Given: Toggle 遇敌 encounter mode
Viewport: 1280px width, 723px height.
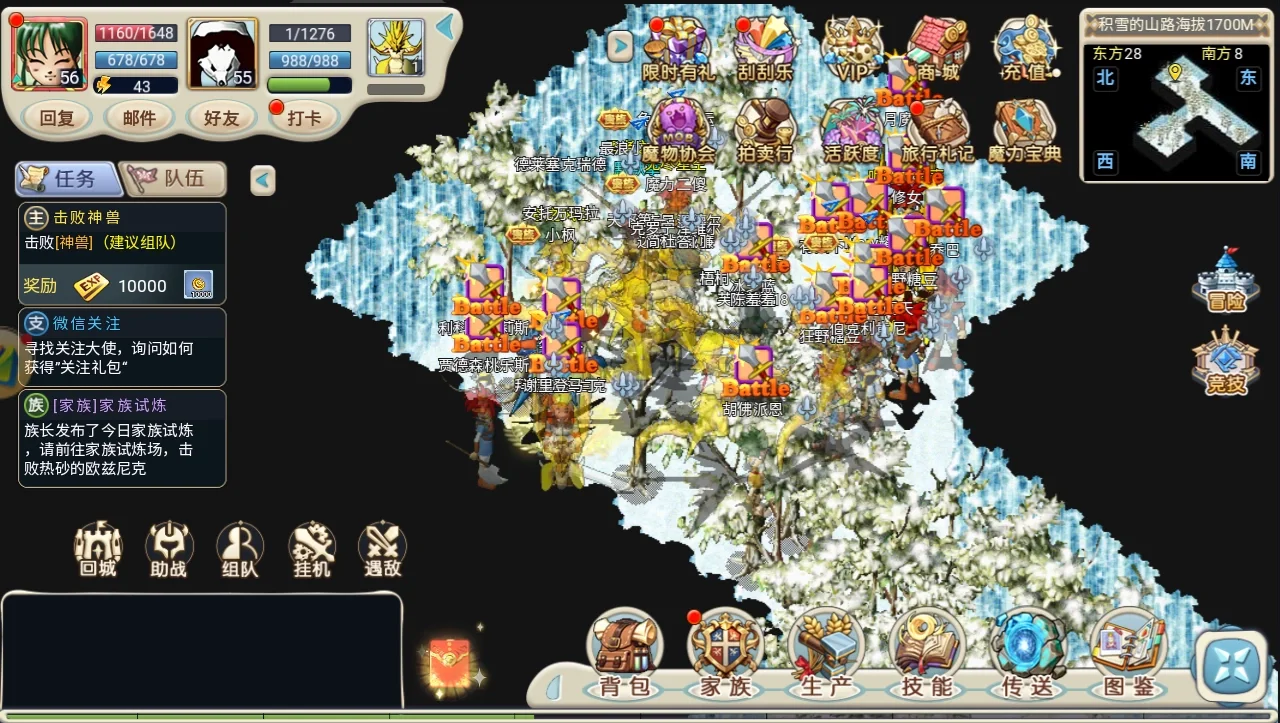Looking at the screenshot, I should (381, 548).
